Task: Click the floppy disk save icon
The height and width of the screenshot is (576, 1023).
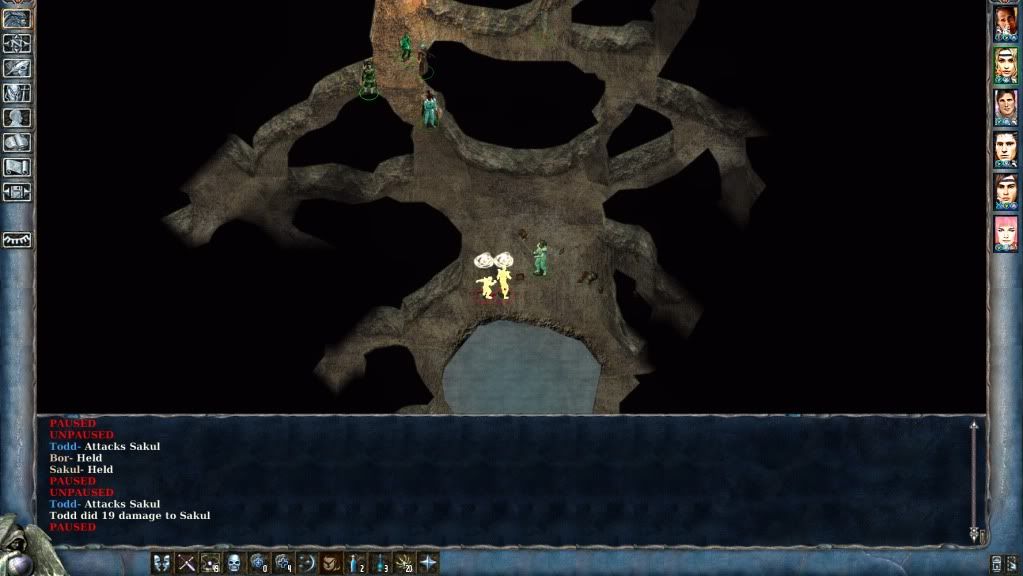Action: (x=17, y=191)
